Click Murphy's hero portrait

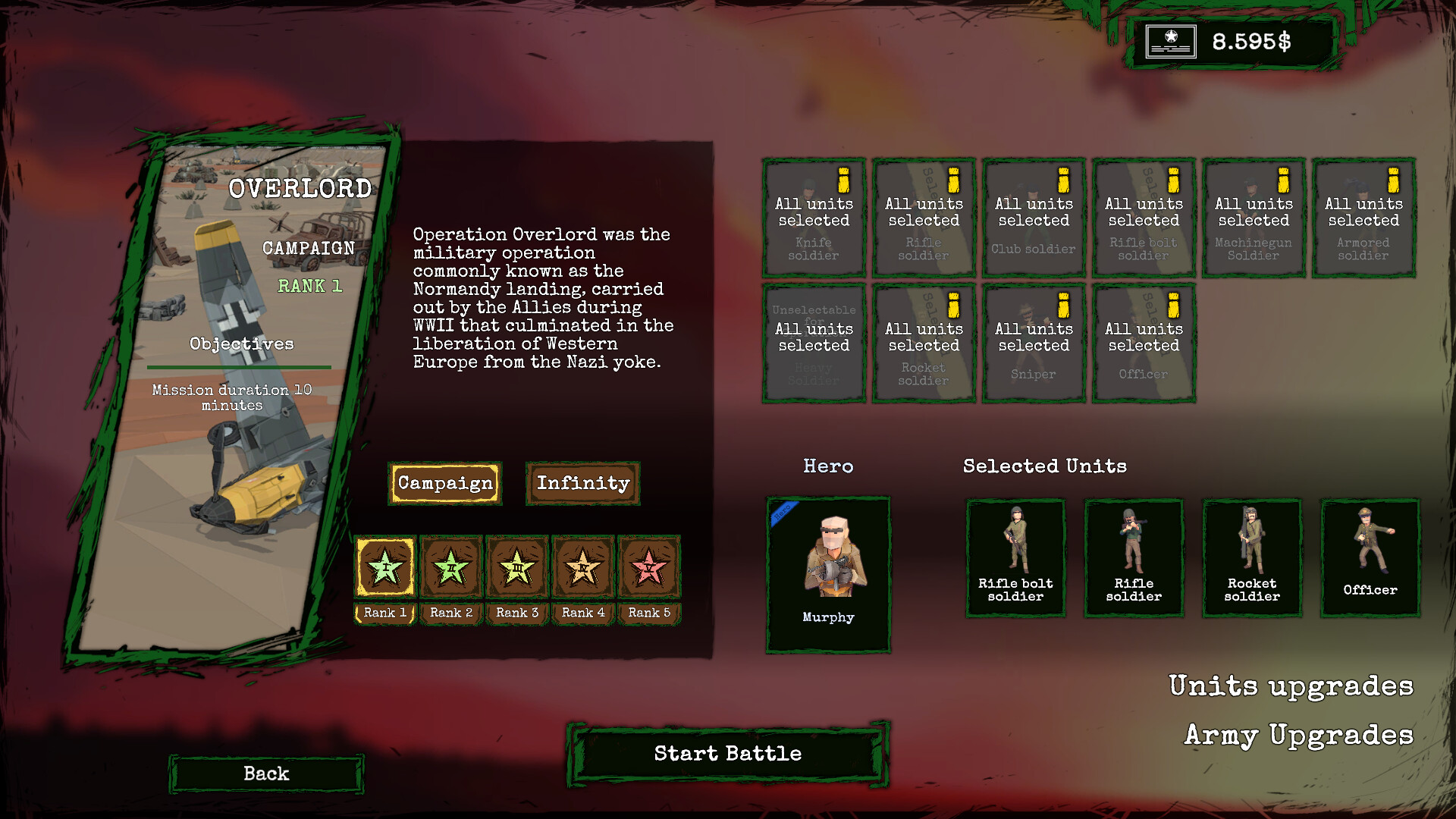(828, 574)
